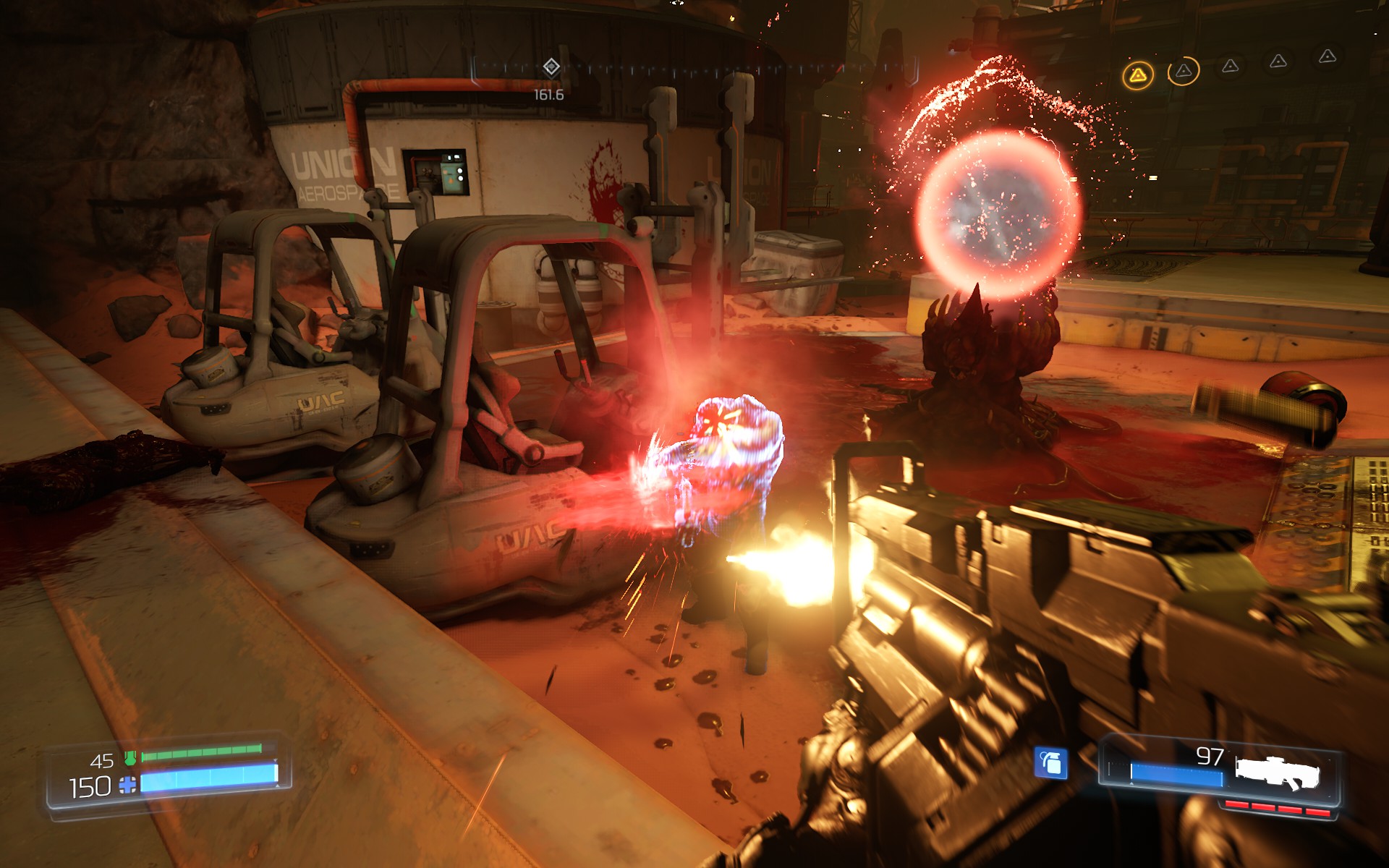Click the diamond objective marker on the compass
The width and height of the screenshot is (1389, 868).
(x=551, y=67)
